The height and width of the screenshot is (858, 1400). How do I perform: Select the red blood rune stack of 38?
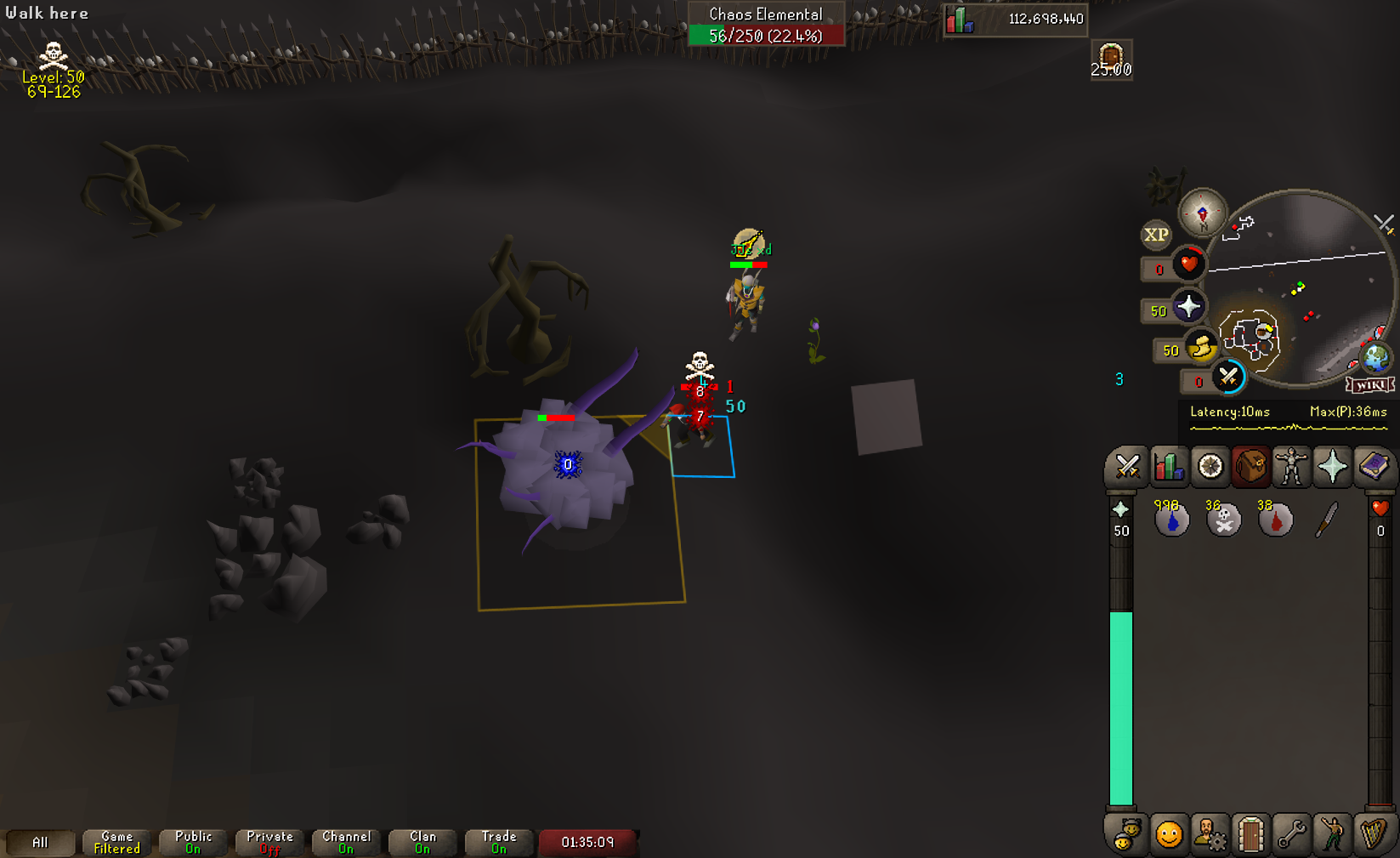coord(1275,519)
